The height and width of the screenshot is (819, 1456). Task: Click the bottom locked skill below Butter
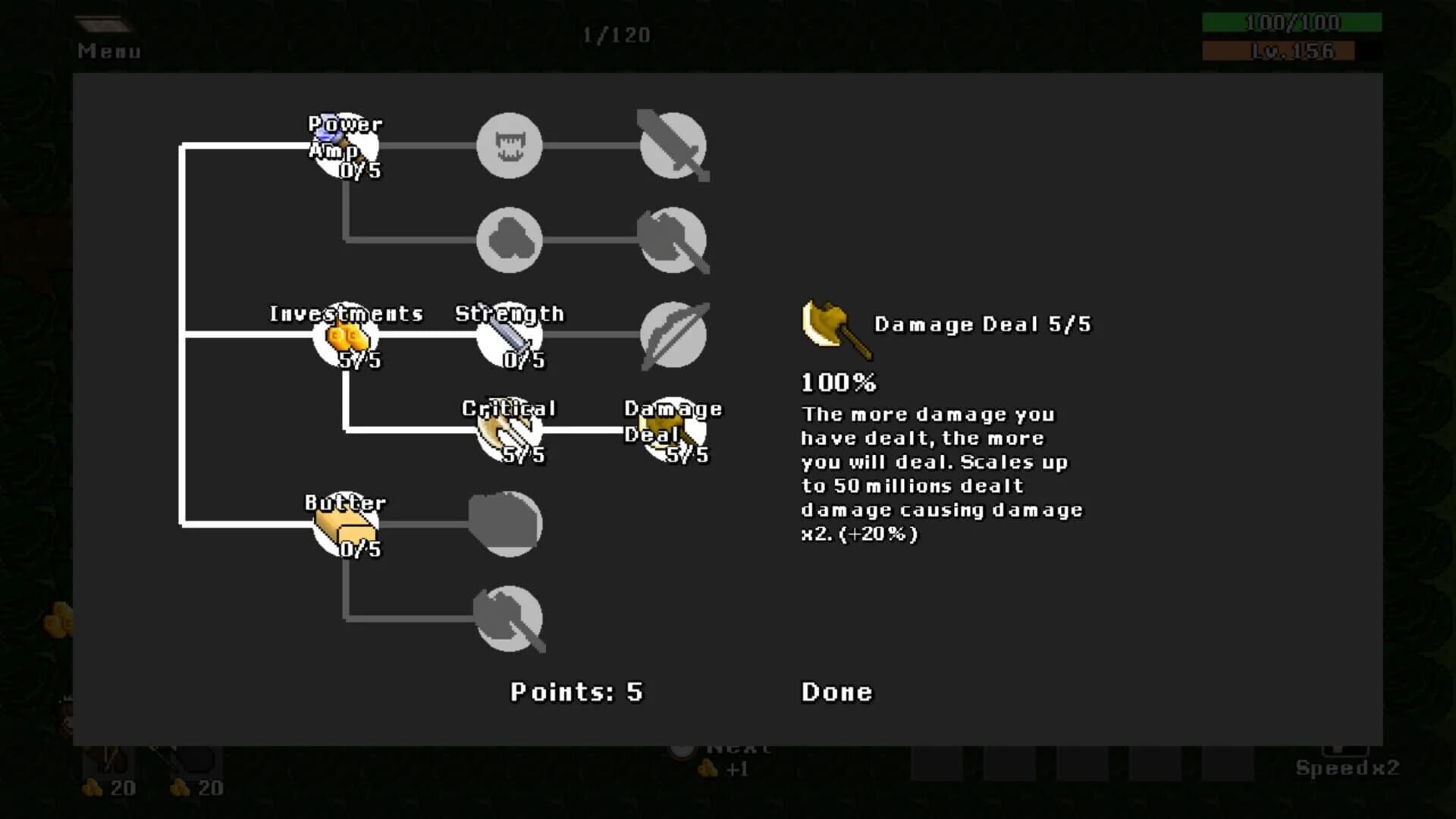pyautogui.click(x=510, y=618)
